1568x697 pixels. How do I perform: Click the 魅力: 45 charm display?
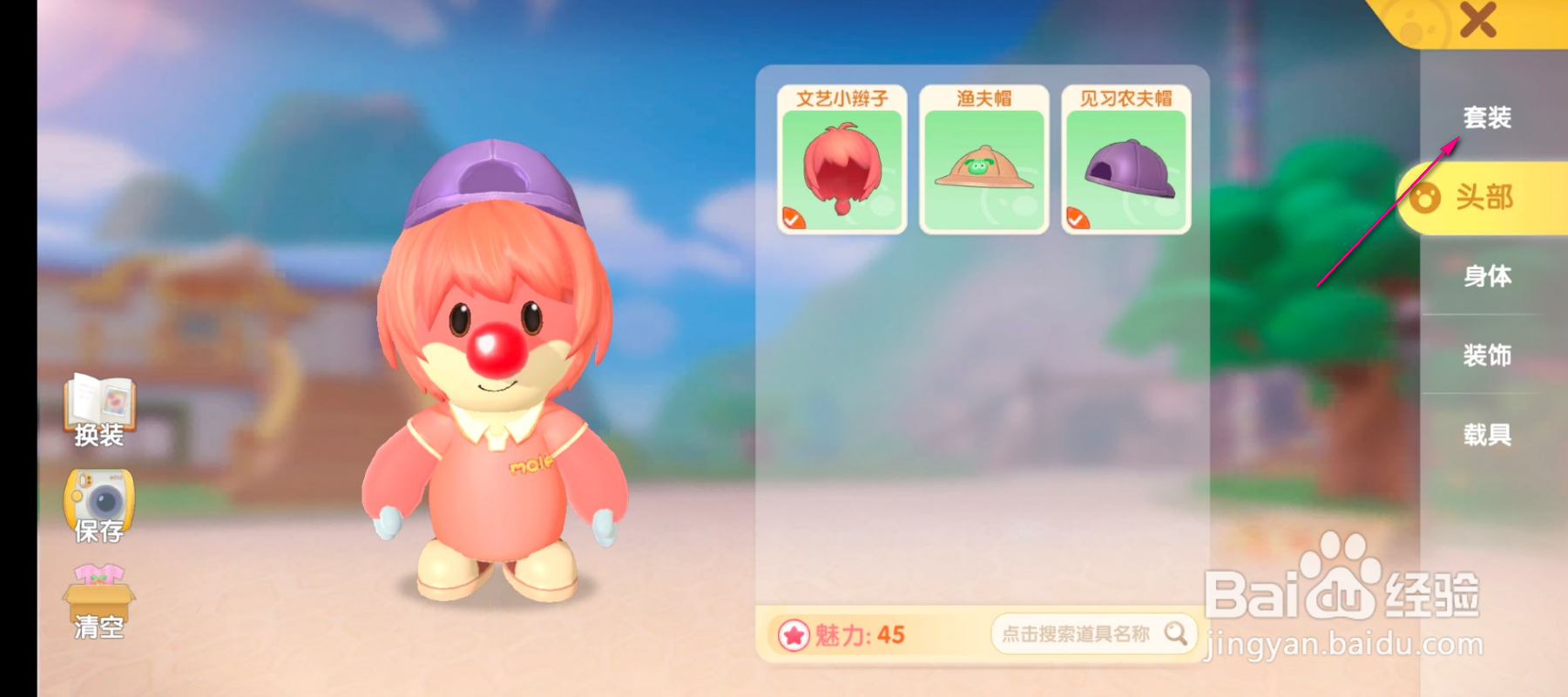(x=858, y=636)
